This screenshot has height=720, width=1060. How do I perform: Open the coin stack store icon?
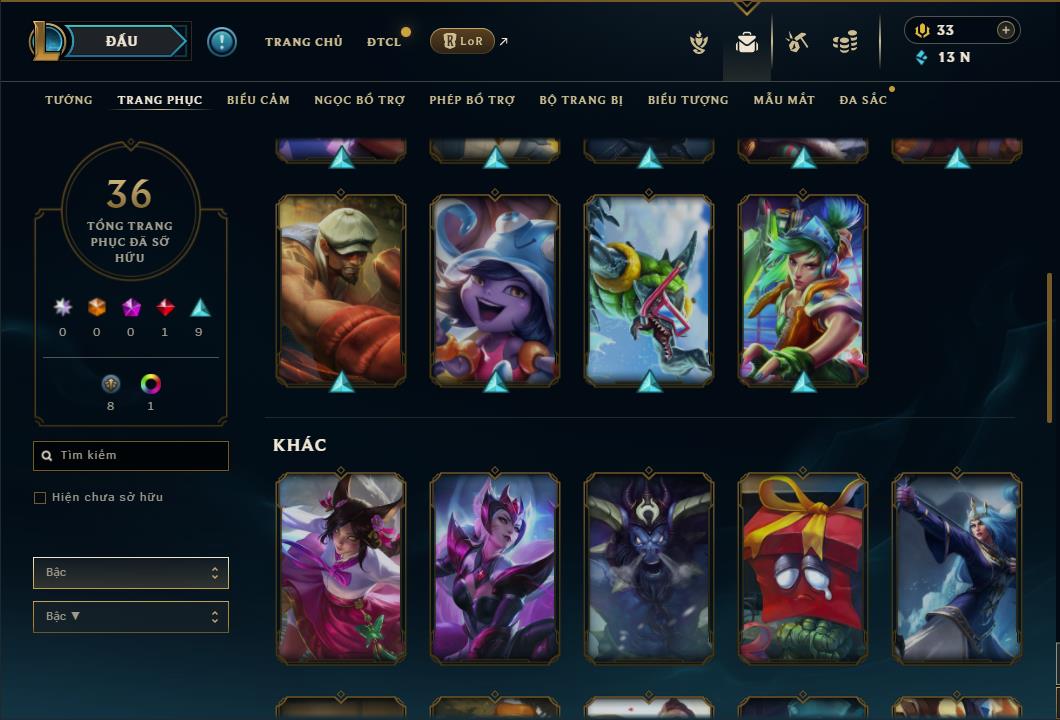pyautogui.click(x=845, y=42)
